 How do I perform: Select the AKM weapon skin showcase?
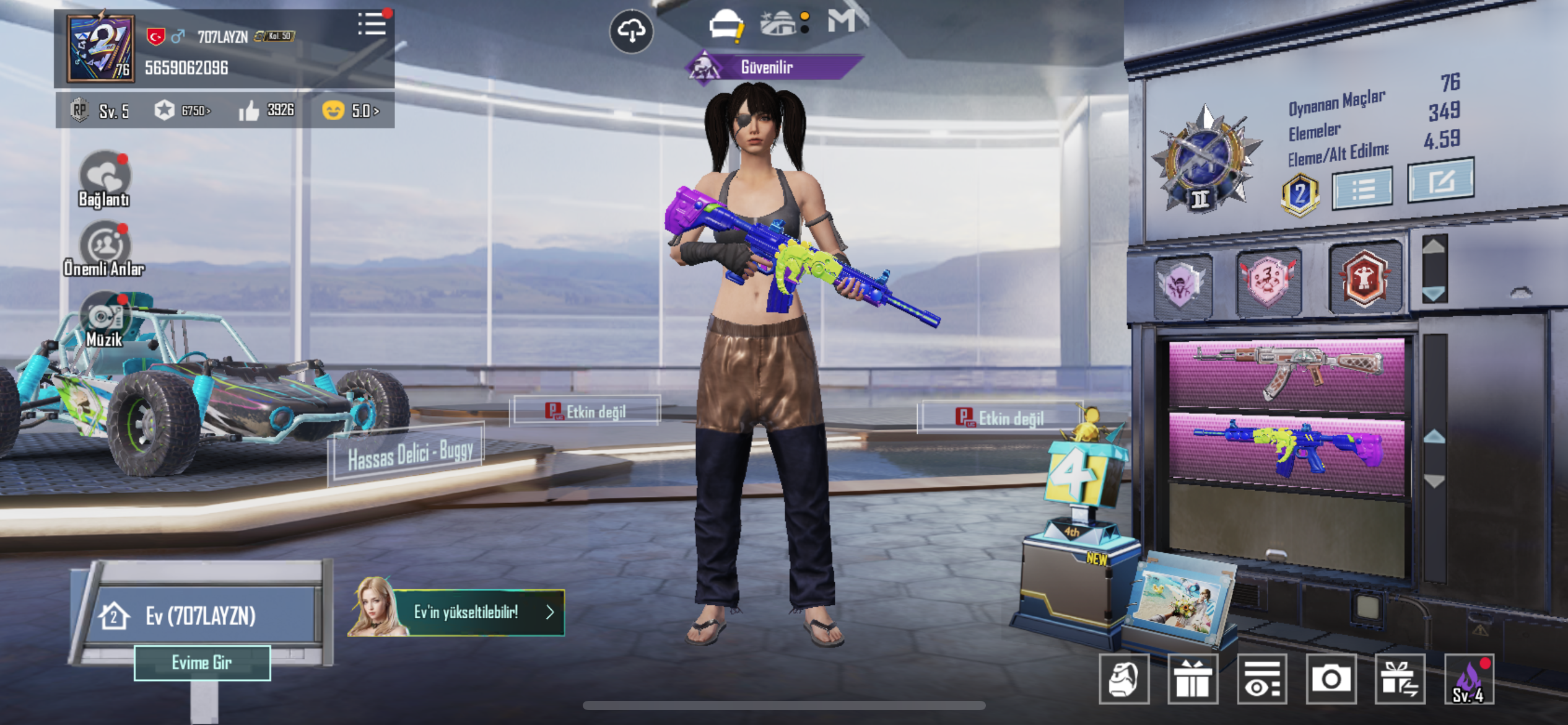[1287, 374]
